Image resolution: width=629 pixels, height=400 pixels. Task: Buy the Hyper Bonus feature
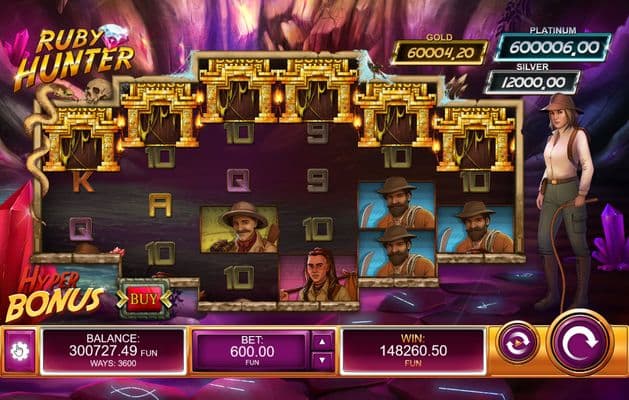(145, 298)
